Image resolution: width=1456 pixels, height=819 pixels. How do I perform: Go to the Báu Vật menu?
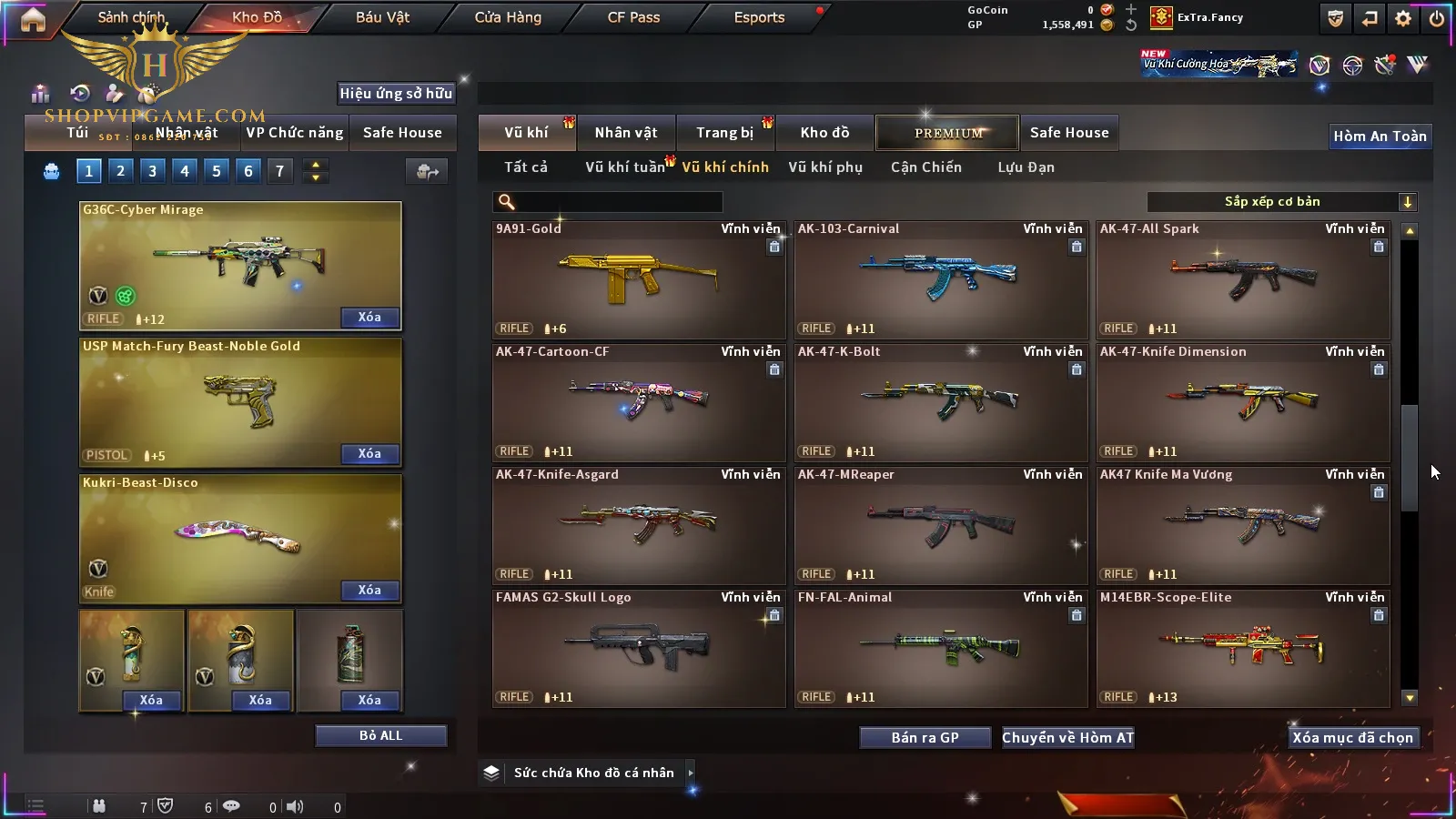tap(382, 17)
